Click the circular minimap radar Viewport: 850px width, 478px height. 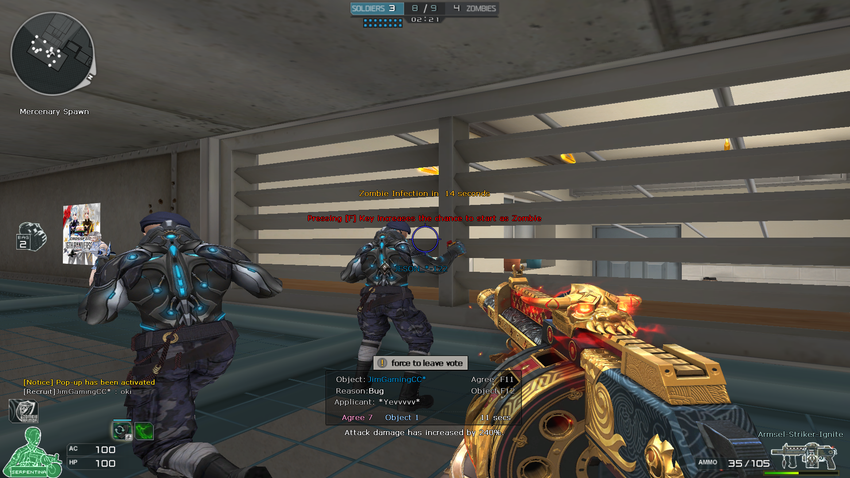pyautogui.click(x=52, y=54)
